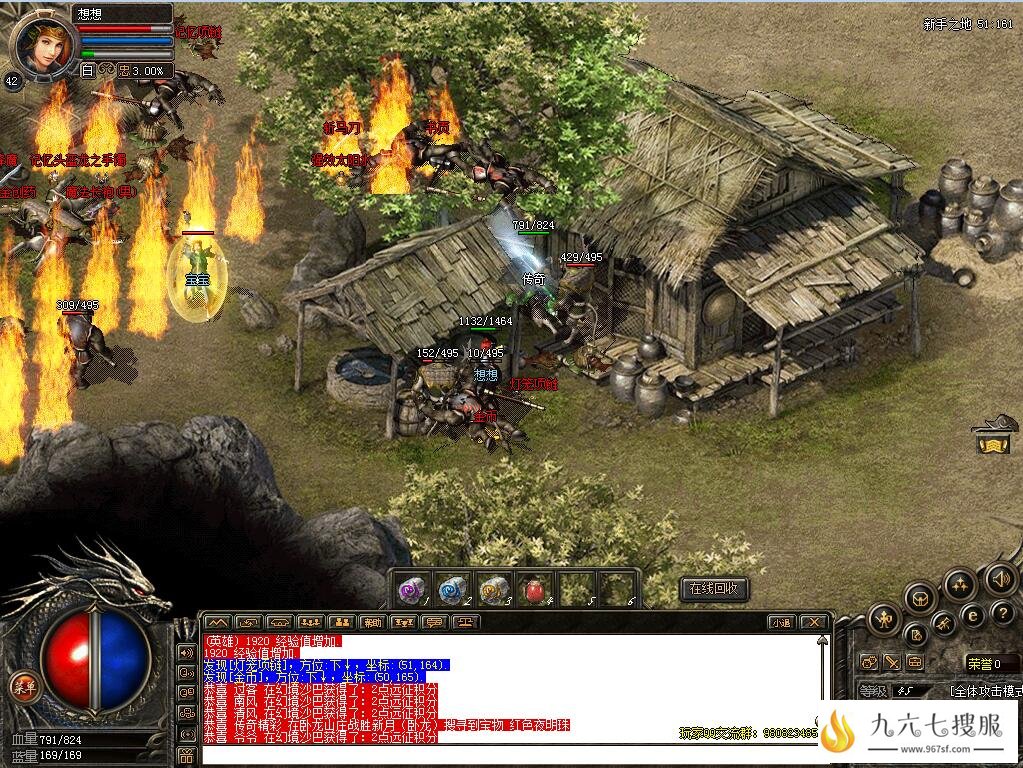Image resolution: width=1023 pixels, height=768 pixels.
Task: Open the character equipment round button
Action: [883, 619]
